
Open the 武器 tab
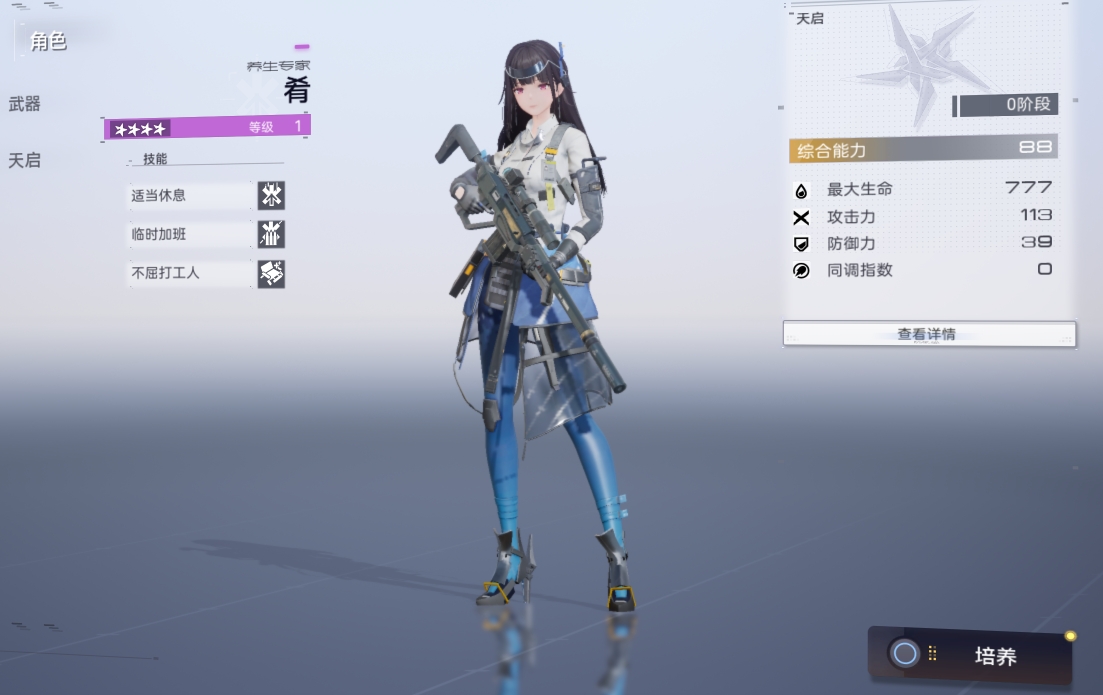click(25, 104)
